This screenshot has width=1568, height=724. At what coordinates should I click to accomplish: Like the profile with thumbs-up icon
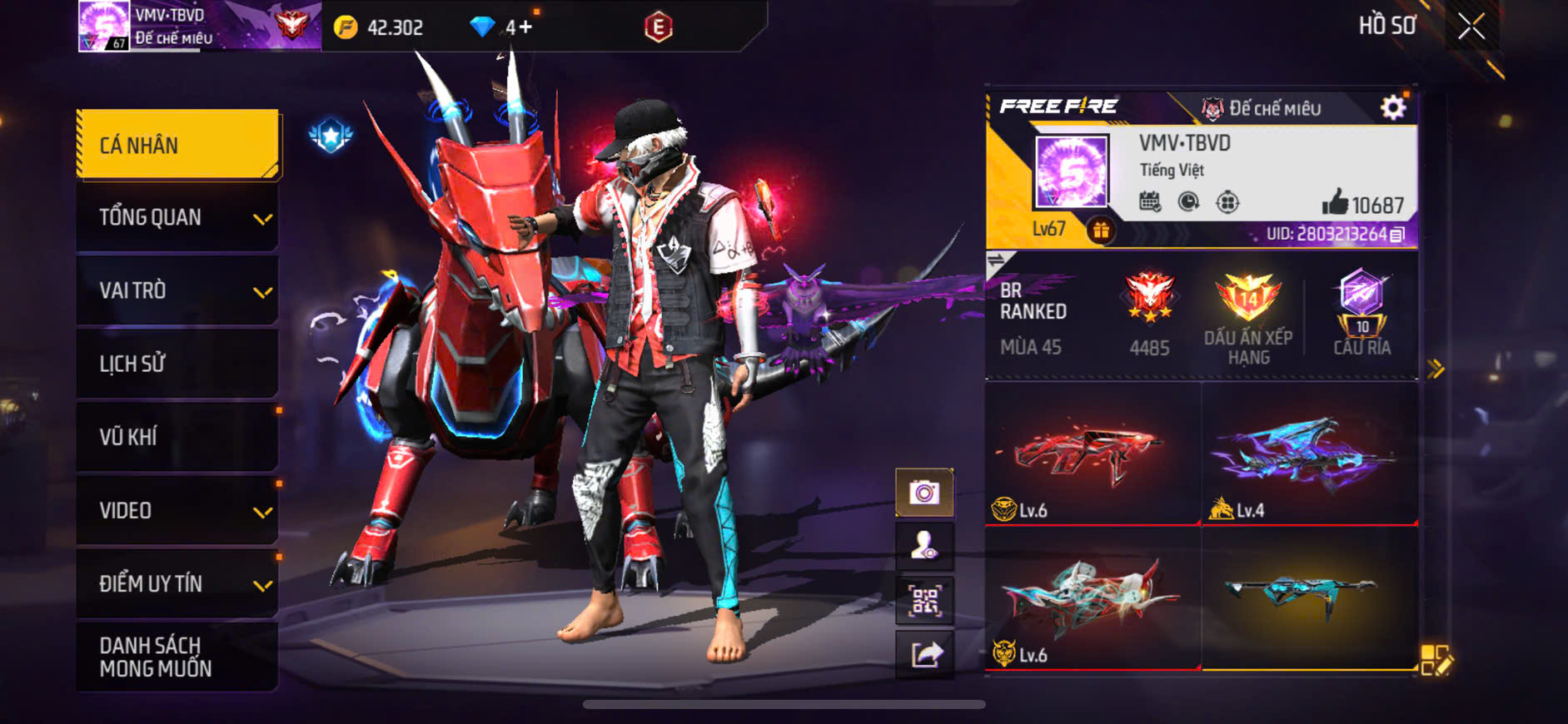tap(1335, 202)
